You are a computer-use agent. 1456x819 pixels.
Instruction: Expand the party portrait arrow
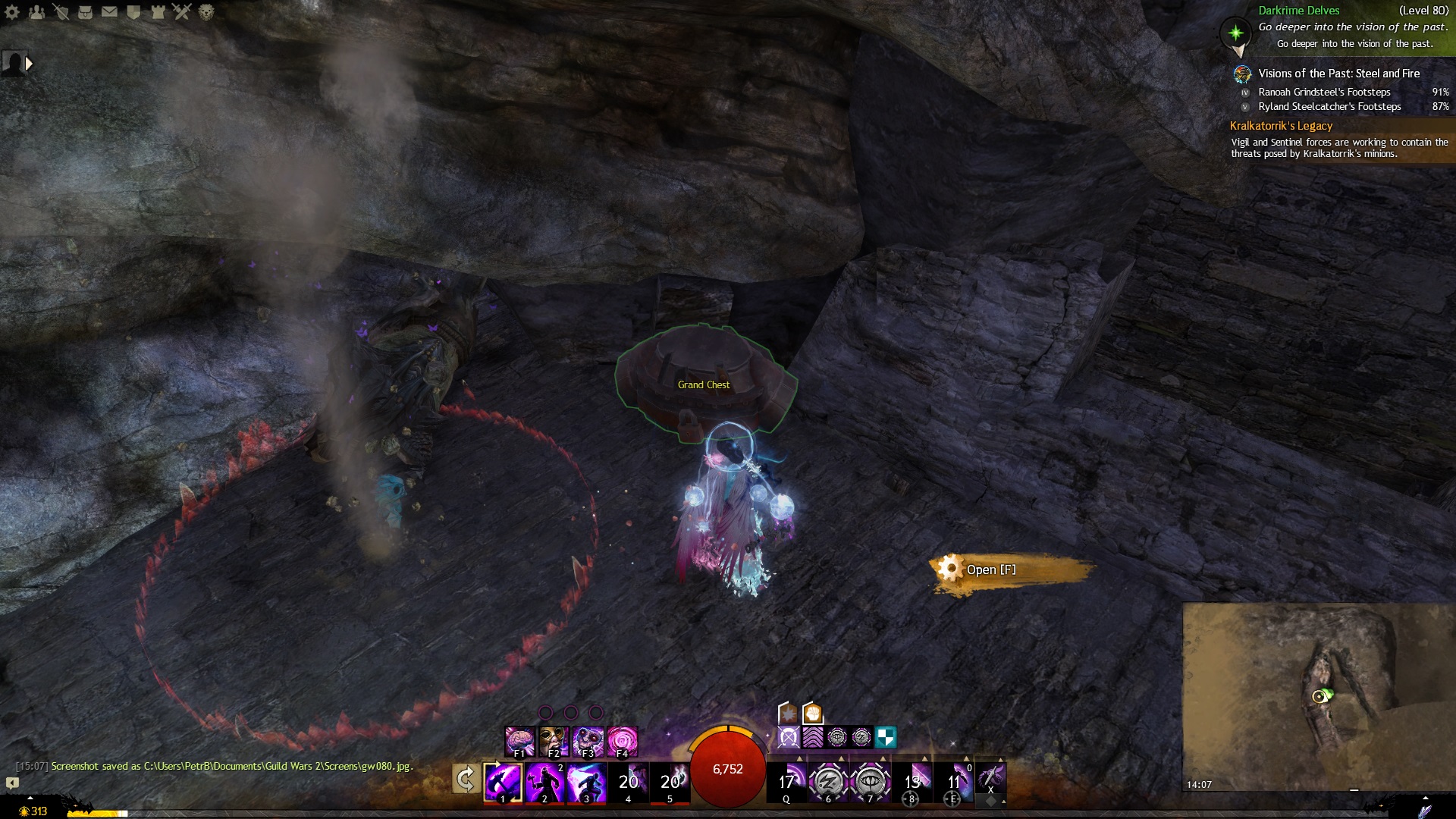29,64
